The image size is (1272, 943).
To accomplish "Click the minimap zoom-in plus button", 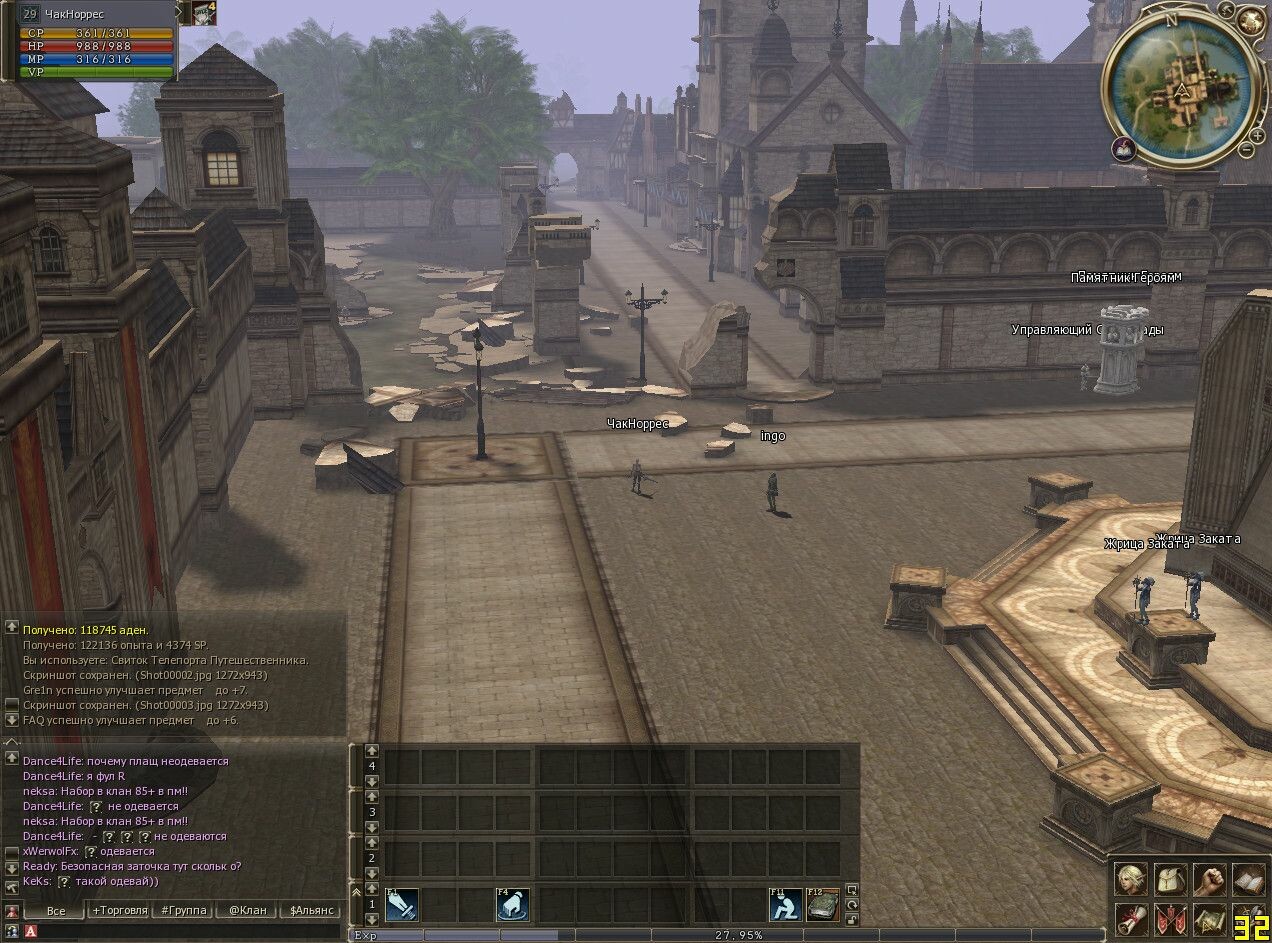I will [x=1258, y=133].
